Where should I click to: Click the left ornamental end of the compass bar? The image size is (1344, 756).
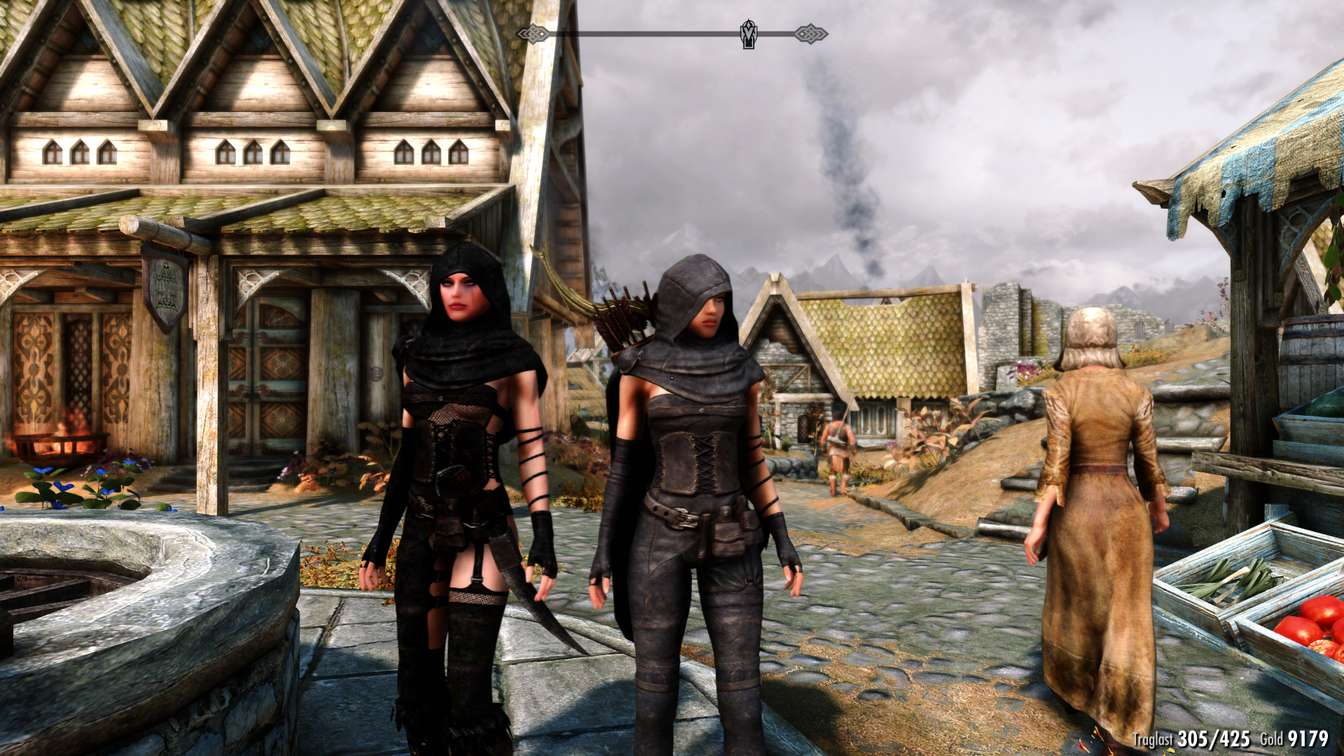tap(533, 33)
